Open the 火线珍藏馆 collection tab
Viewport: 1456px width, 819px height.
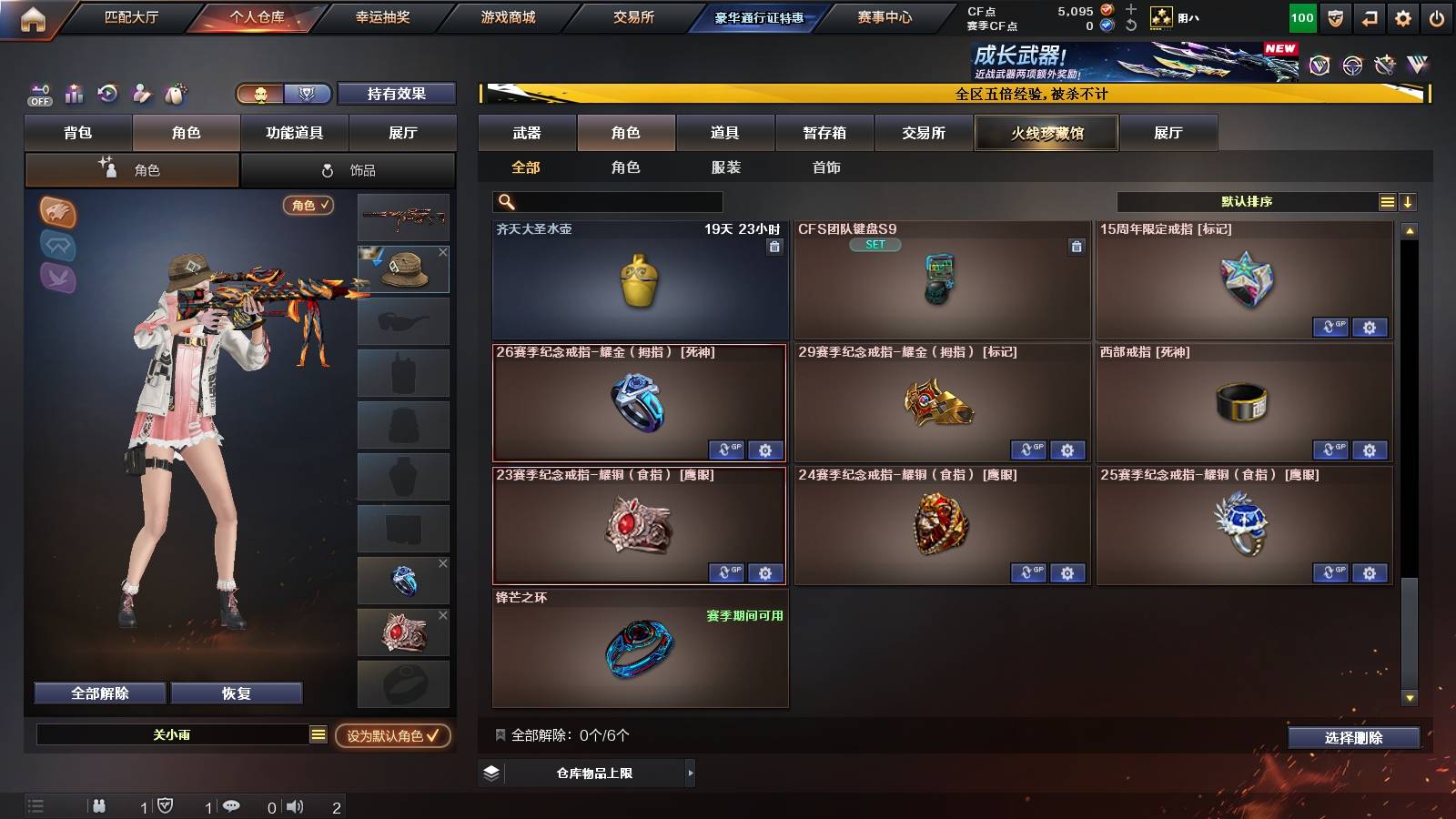1046,133
